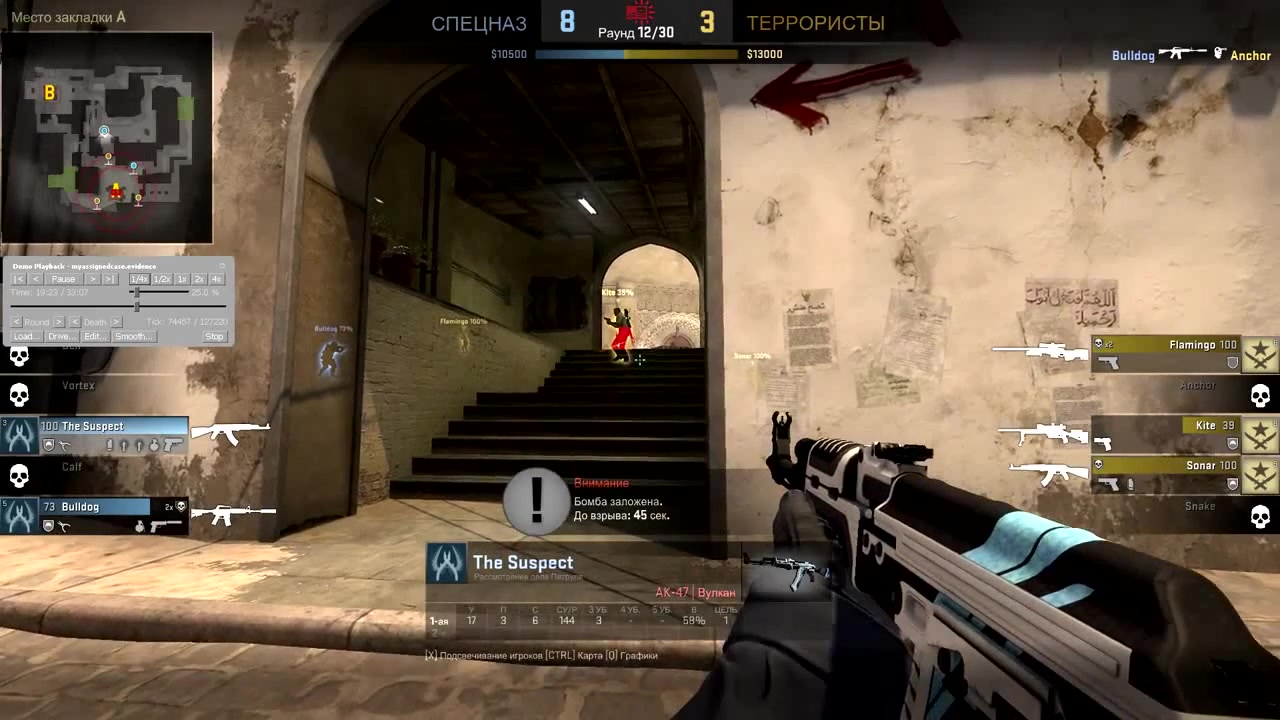Skip forward to the next round
The height and width of the screenshot is (720, 1280).
(58, 322)
